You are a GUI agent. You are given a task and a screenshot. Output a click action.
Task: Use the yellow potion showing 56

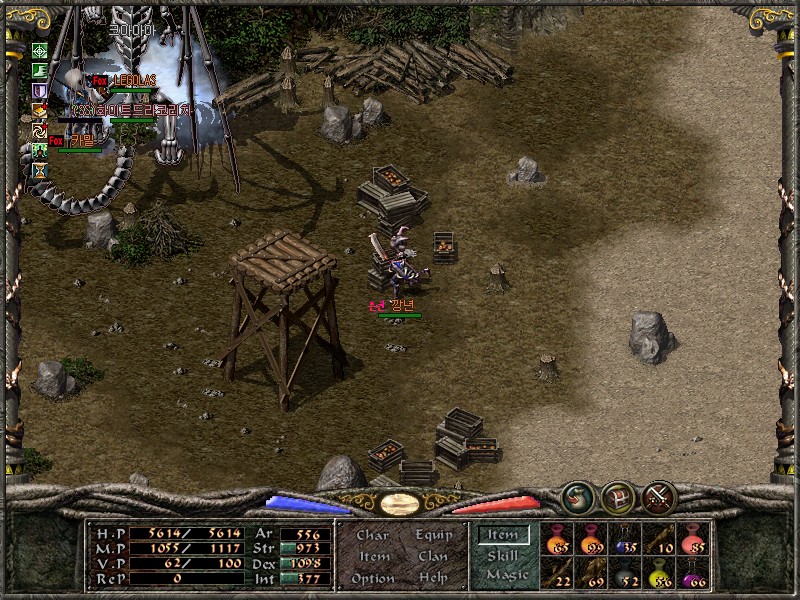[x=659, y=573]
